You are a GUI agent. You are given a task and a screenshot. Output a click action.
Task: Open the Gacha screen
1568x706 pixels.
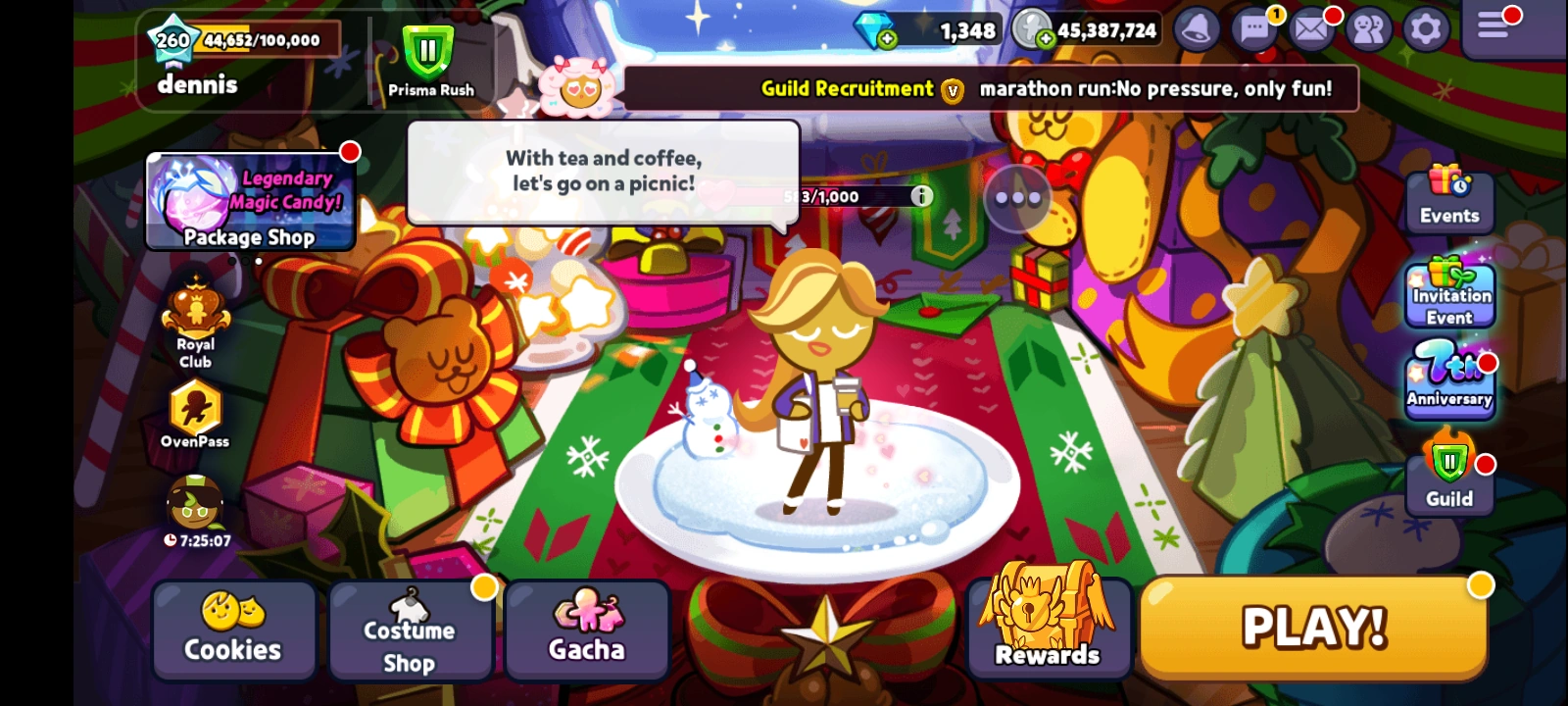tap(586, 632)
